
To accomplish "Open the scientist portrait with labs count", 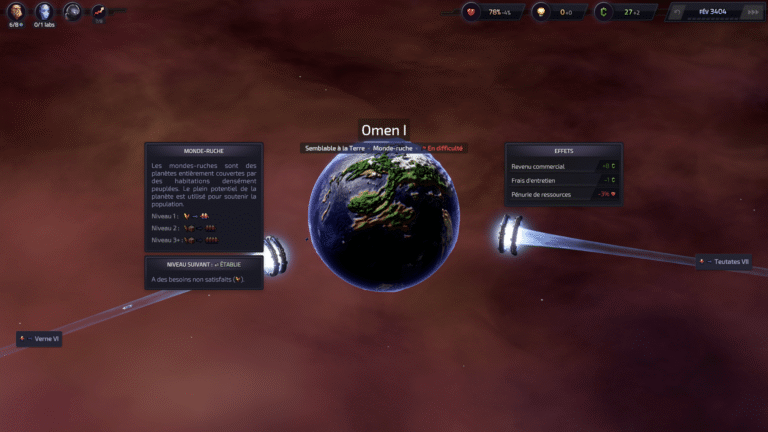I will tap(44, 11).
